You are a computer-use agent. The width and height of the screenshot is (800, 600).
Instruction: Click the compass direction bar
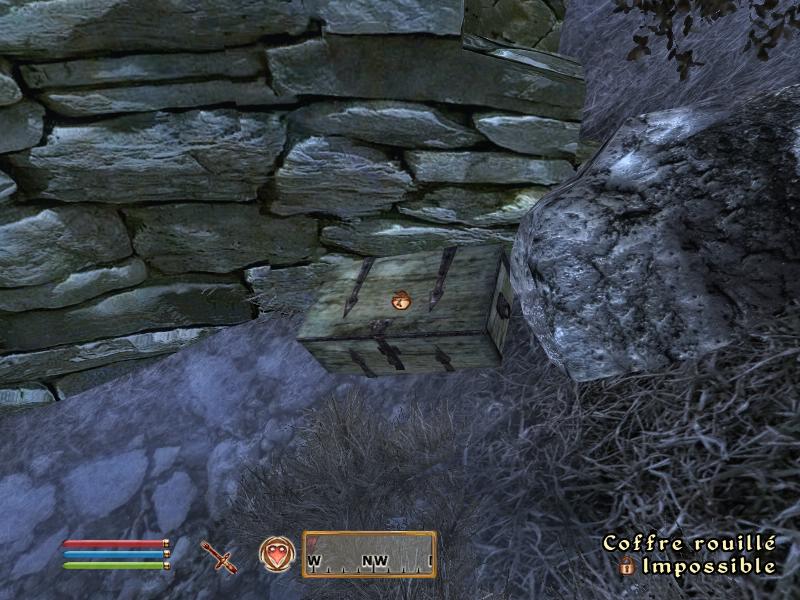point(369,554)
